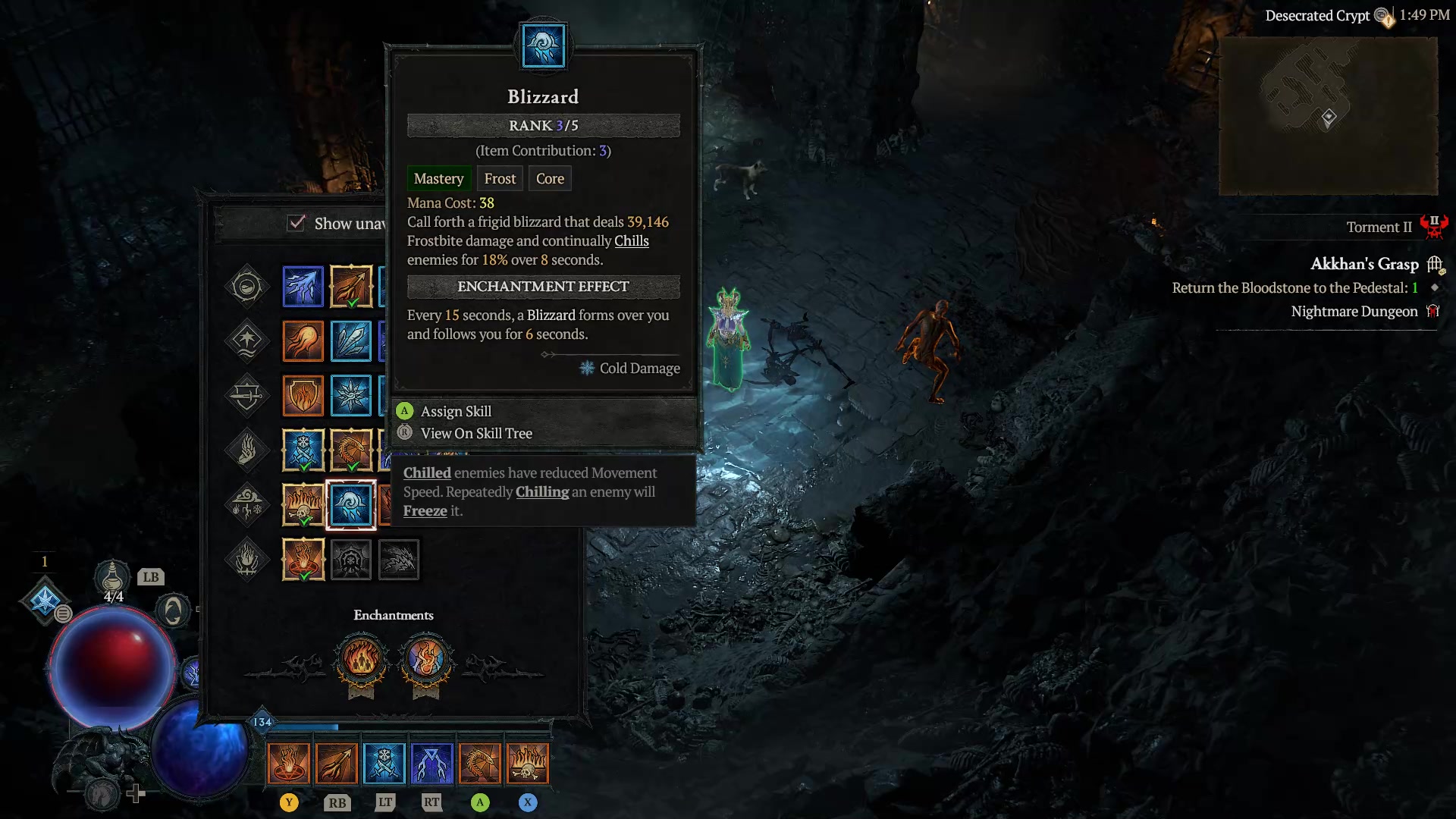This screenshot has width=1456, height=819.
Task: Select the Teleport skill in the RT slot
Action: pos(432,762)
